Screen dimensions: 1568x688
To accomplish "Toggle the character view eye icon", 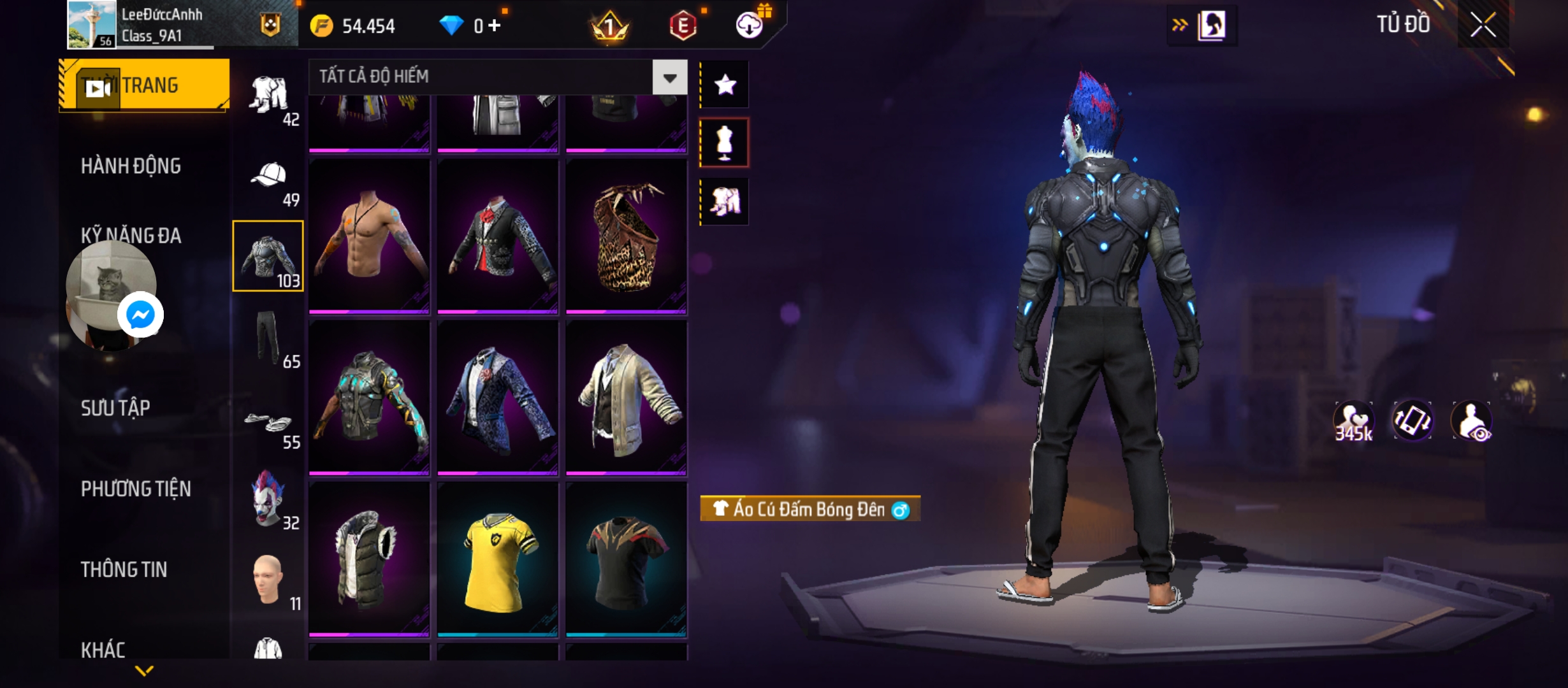I will point(1472,422).
